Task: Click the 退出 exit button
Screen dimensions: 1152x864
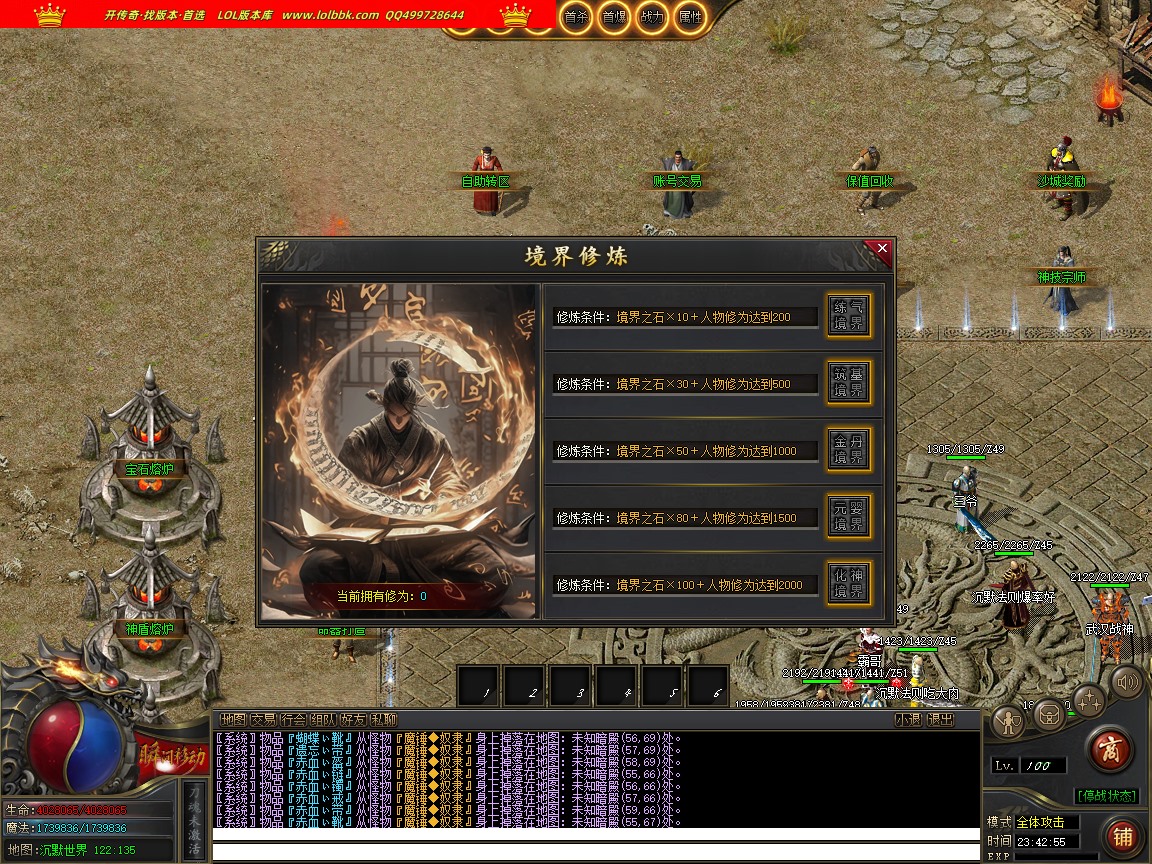Action: click(940, 719)
